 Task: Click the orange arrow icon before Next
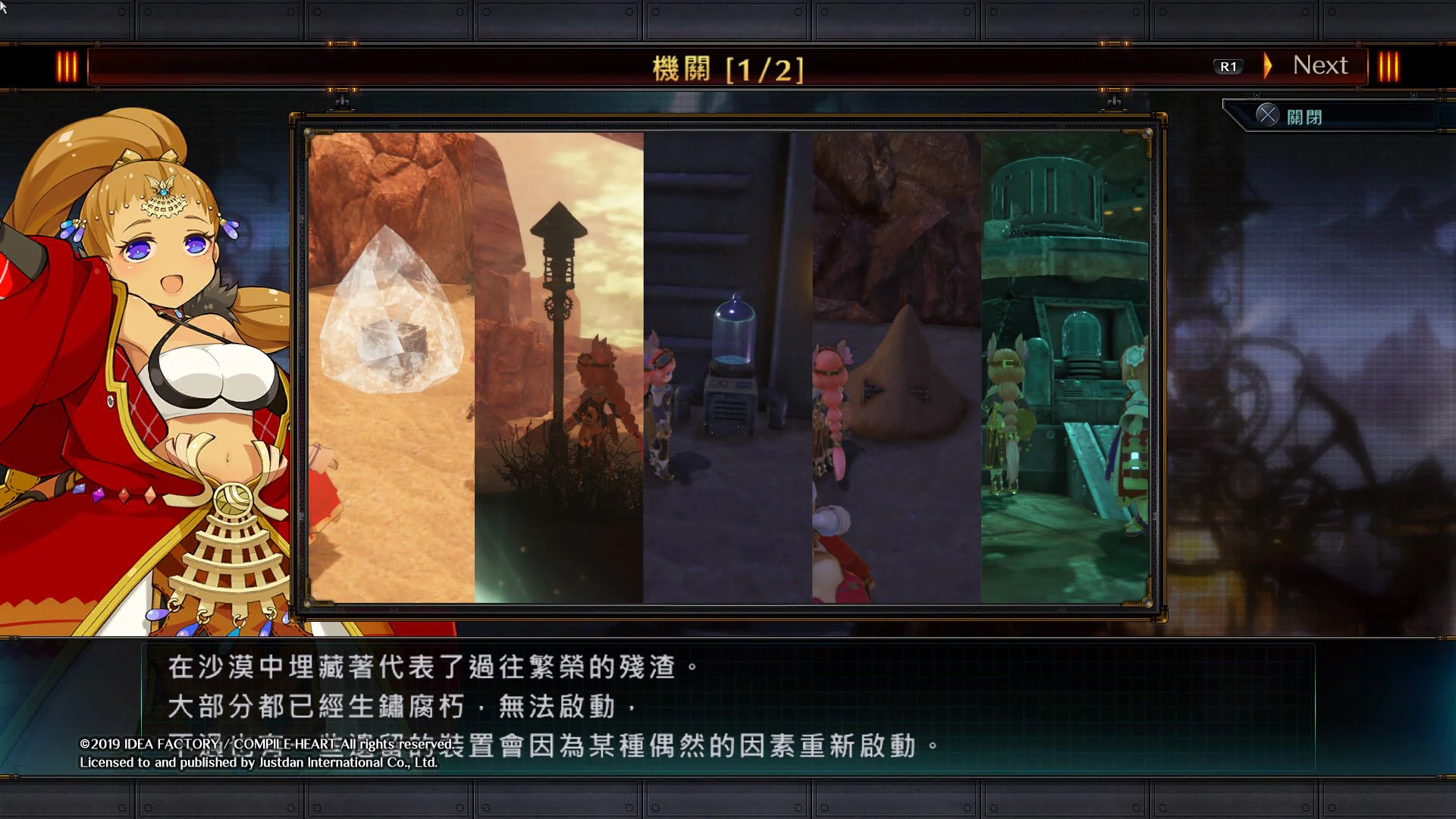pos(1268,67)
